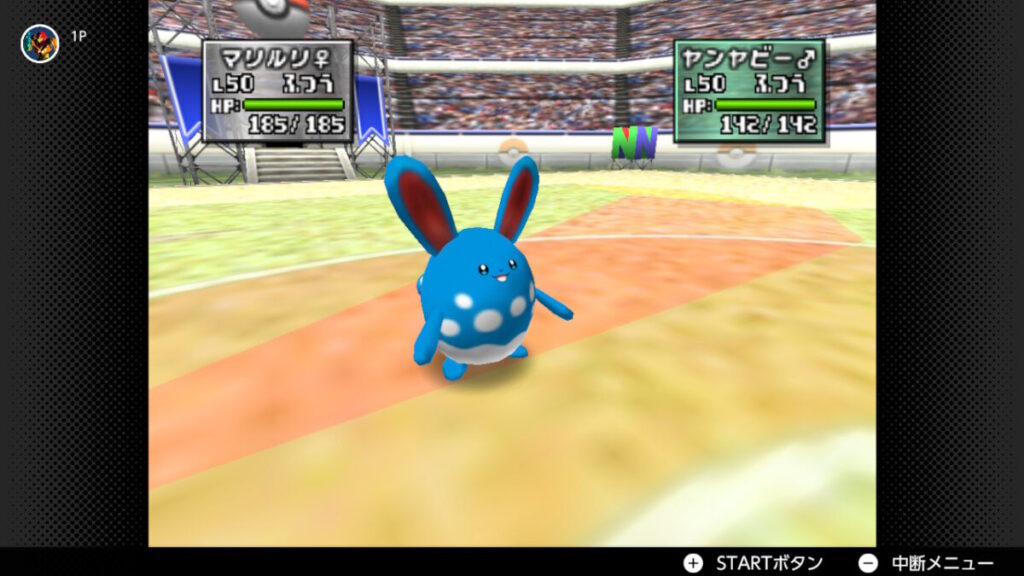
Task: Click the player 1 profile avatar
Action: click(40, 43)
